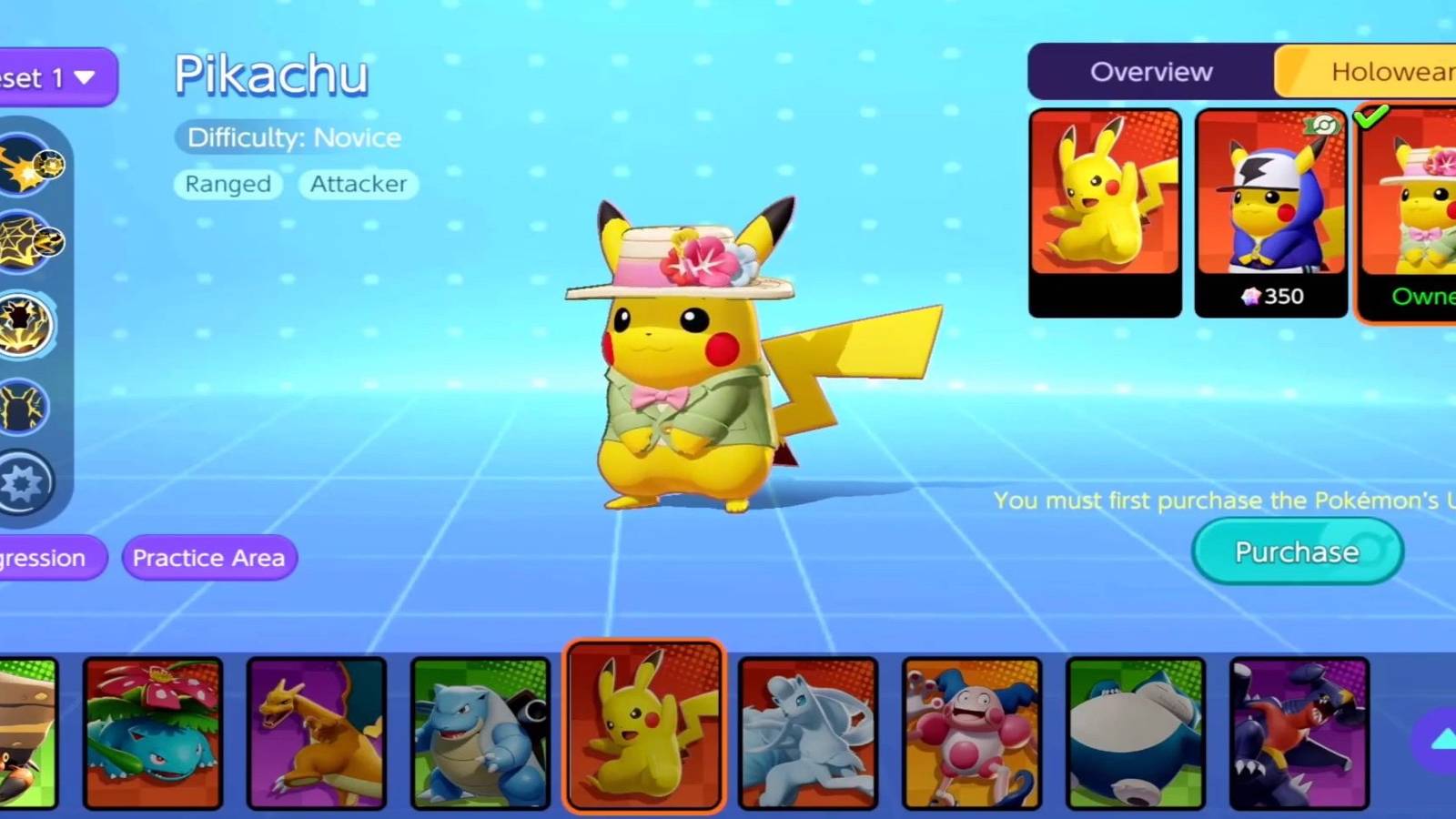This screenshot has height=819, width=1456.
Task: Select Venusaur from the roster
Action: pyautogui.click(x=153, y=733)
